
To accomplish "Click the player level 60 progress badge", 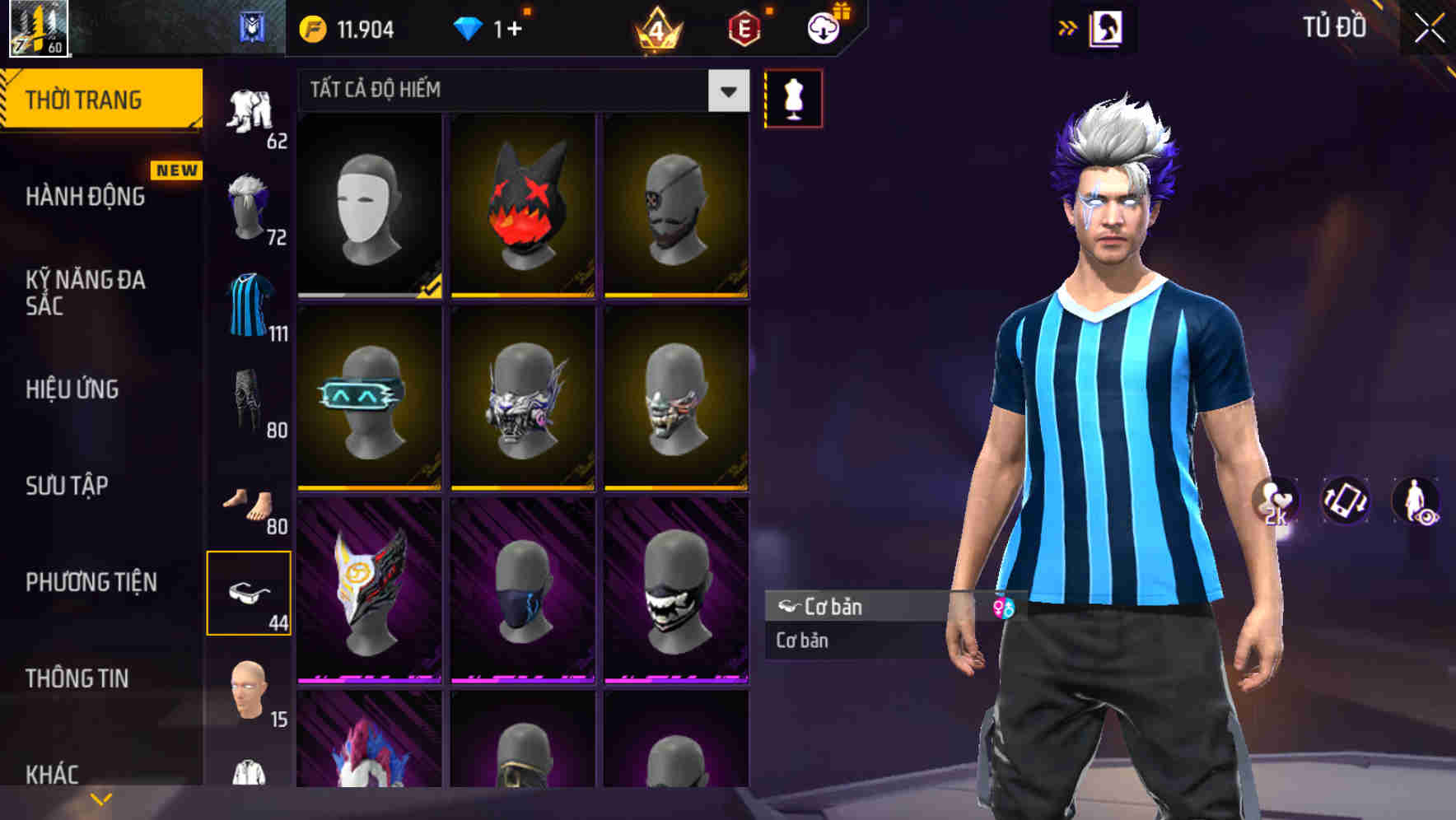I will (x=37, y=26).
